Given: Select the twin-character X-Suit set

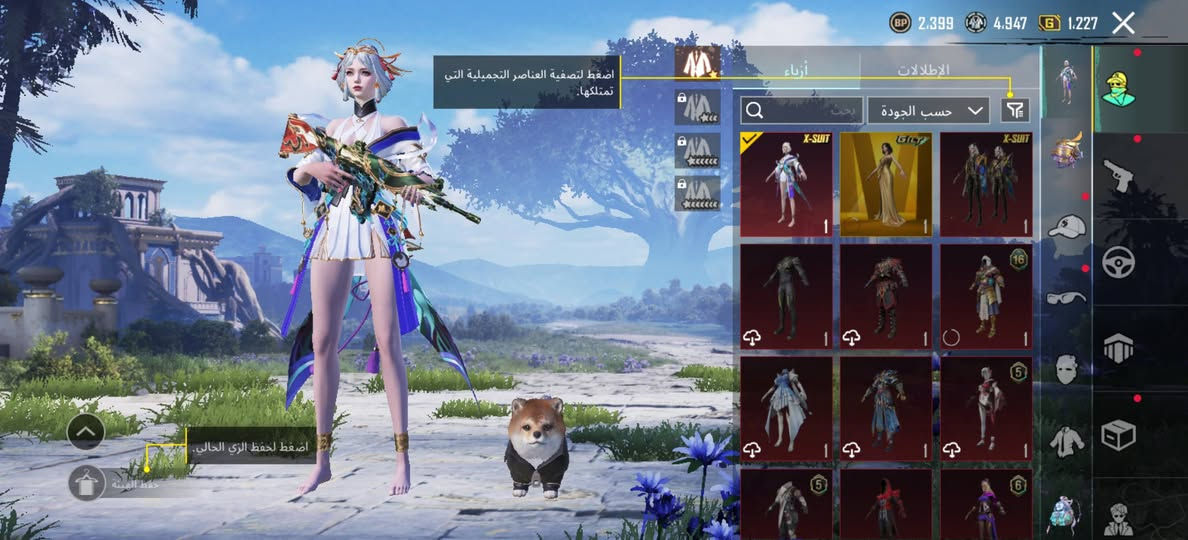Looking at the screenshot, I should click(986, 184).
